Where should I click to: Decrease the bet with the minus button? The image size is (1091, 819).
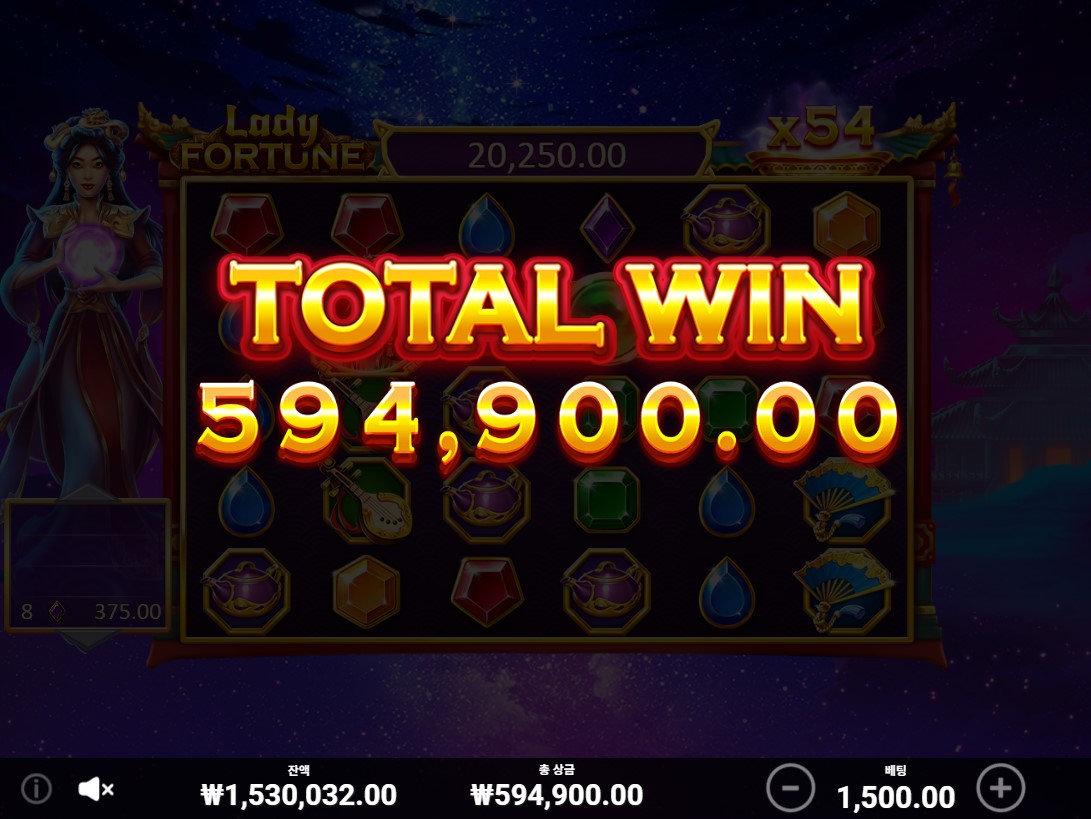pyautogui.click(x=790, y=788)
